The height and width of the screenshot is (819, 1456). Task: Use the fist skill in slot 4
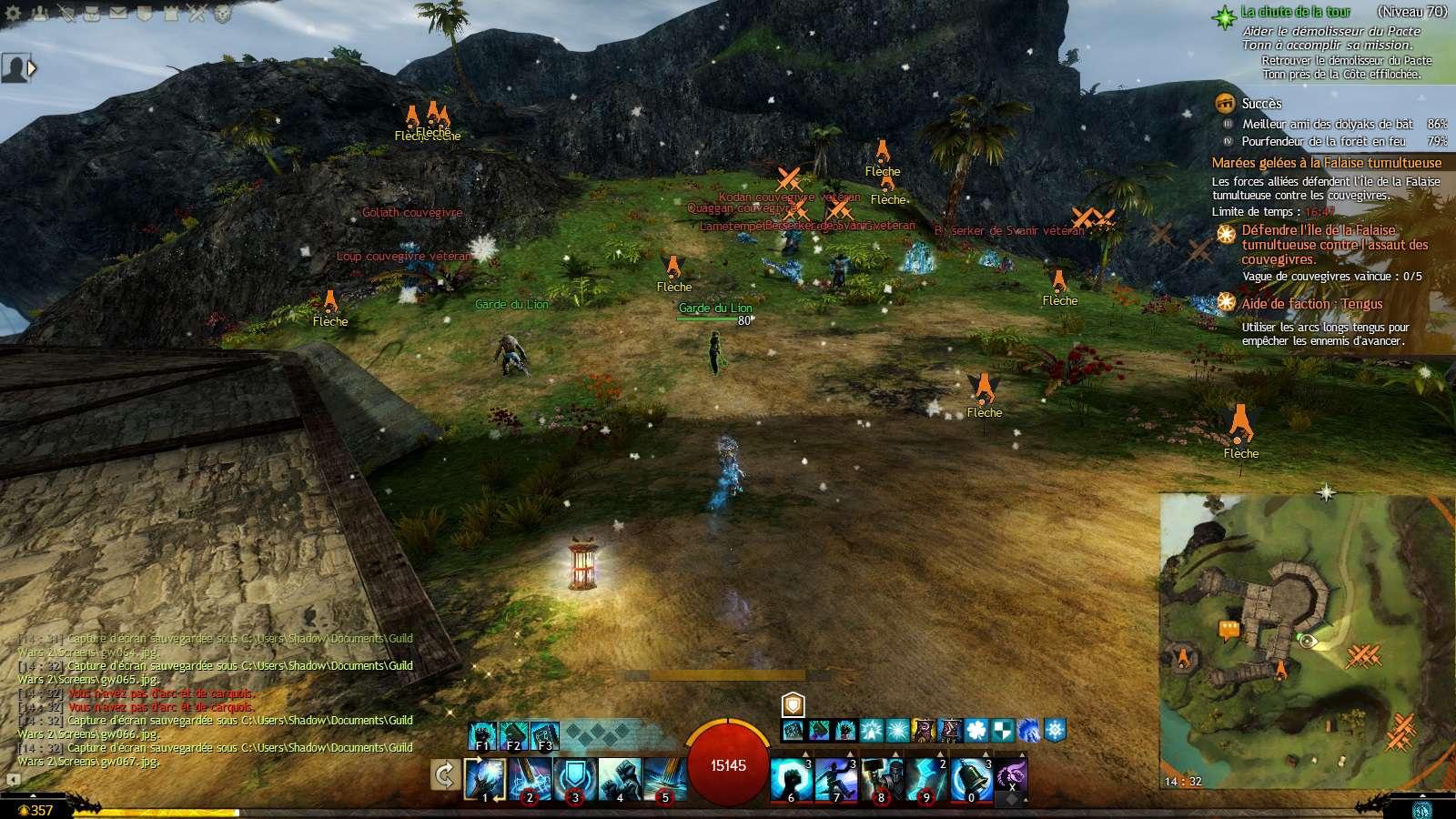click(620, 779)
